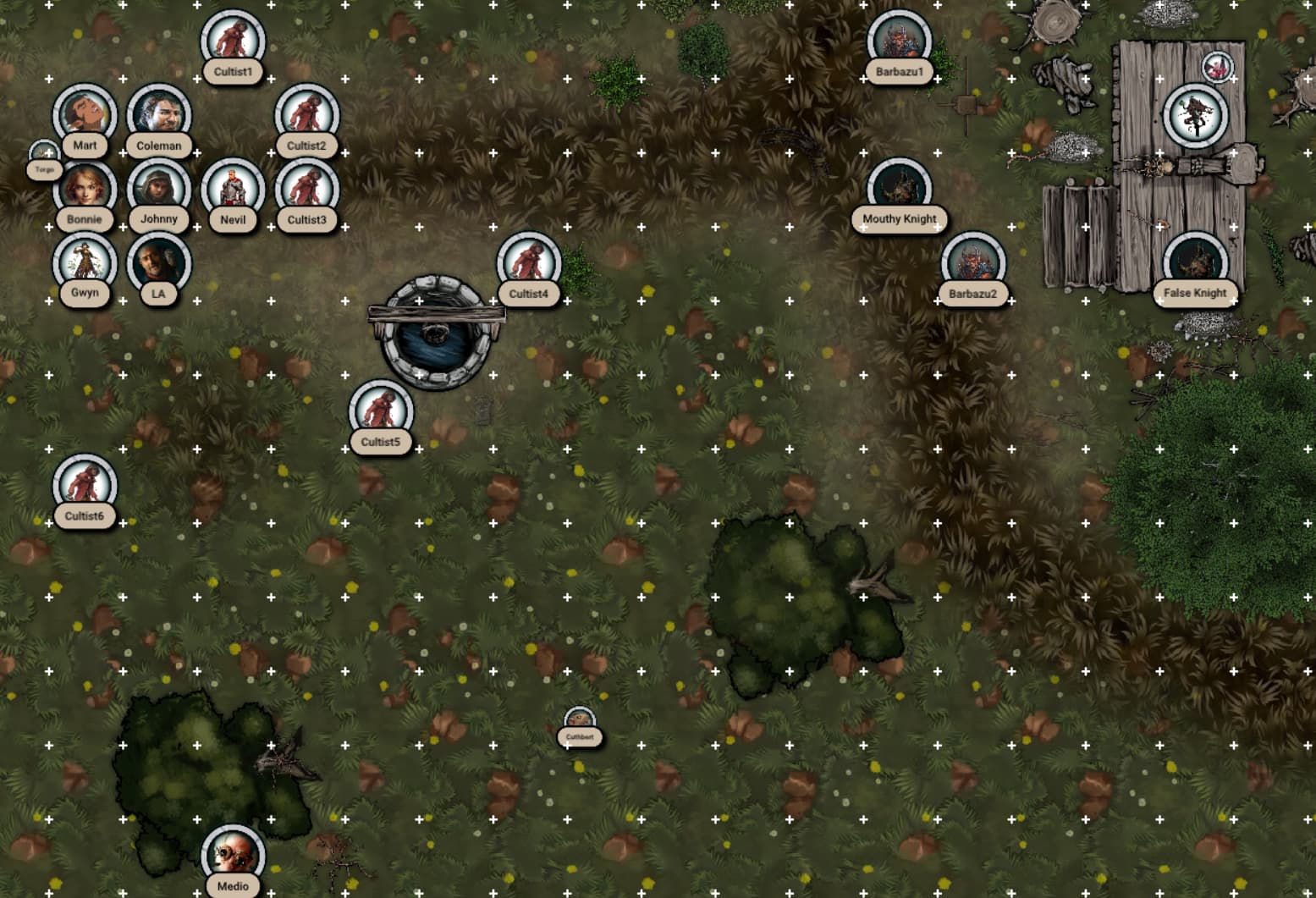The width and height of the screenshot is (1316, 898).
Task: Select the Cultist1 token
Action: click(x=233, y=41)
